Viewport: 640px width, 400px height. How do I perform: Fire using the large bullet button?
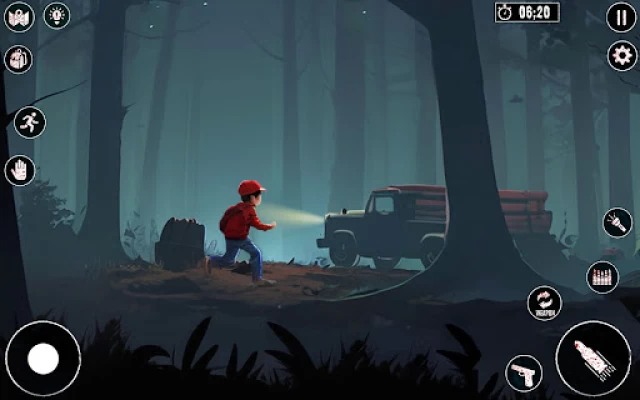coord(593,357)
